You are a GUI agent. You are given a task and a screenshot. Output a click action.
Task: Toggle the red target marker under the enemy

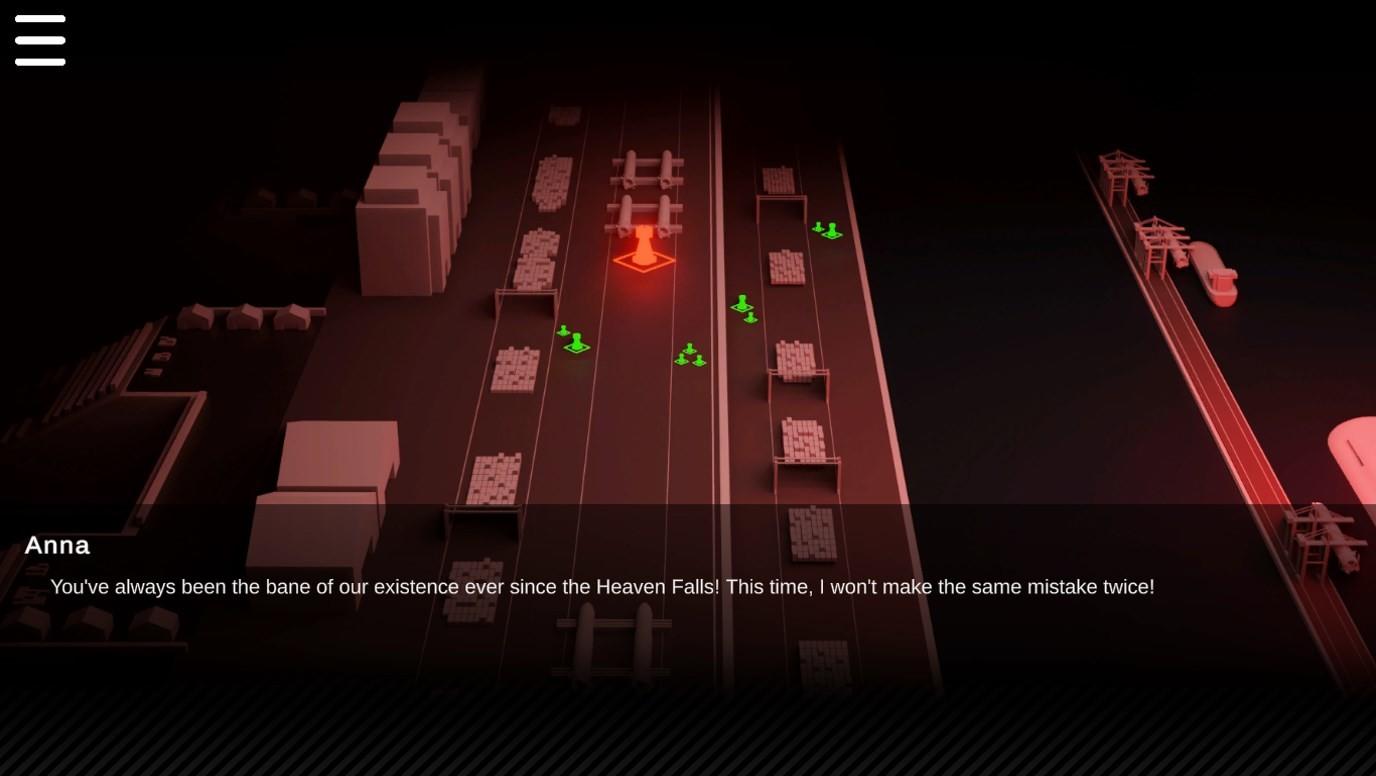click(645, 262)
